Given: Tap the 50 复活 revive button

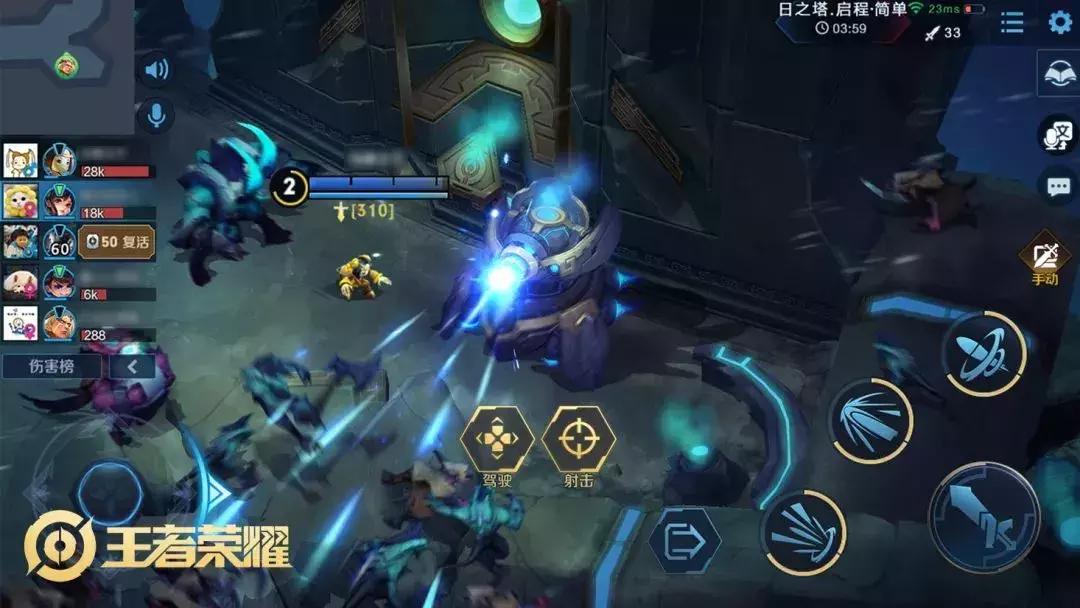Looking at the screenshot, I should tap(116, 242).
